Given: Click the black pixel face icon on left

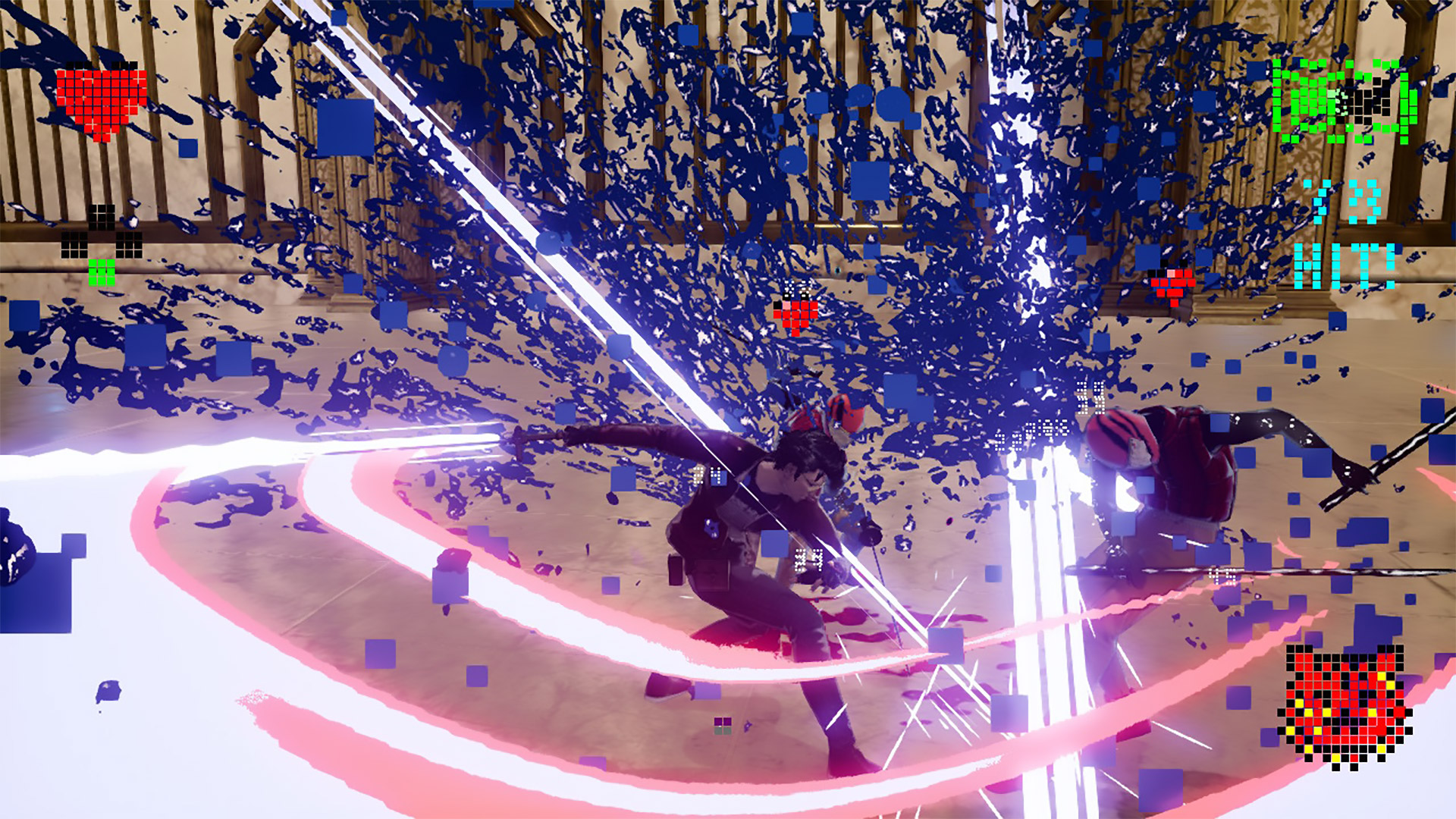Looking at the screenshot, I should tap(102, 218).
